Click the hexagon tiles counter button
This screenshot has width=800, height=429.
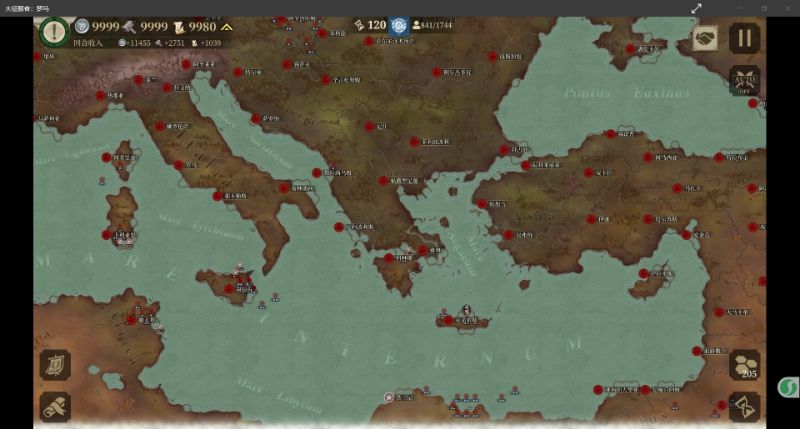click(x=745, y=364)
